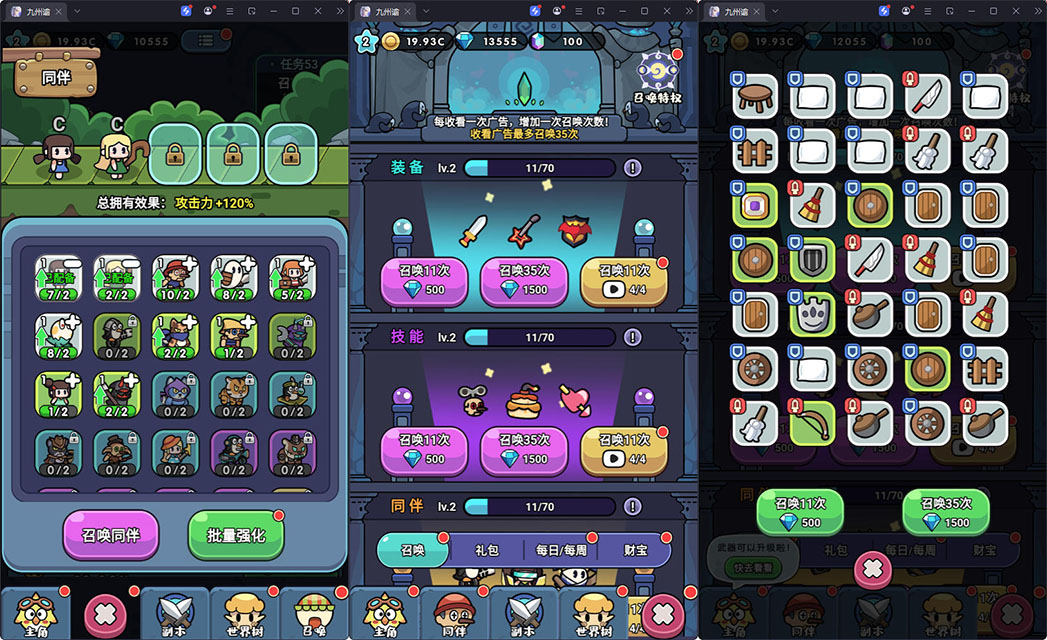Image resolution: width=1047 pixels, height=640 pixels.
Task: Select the companion tile showing 10/2
Action: [x=176, y=278]
